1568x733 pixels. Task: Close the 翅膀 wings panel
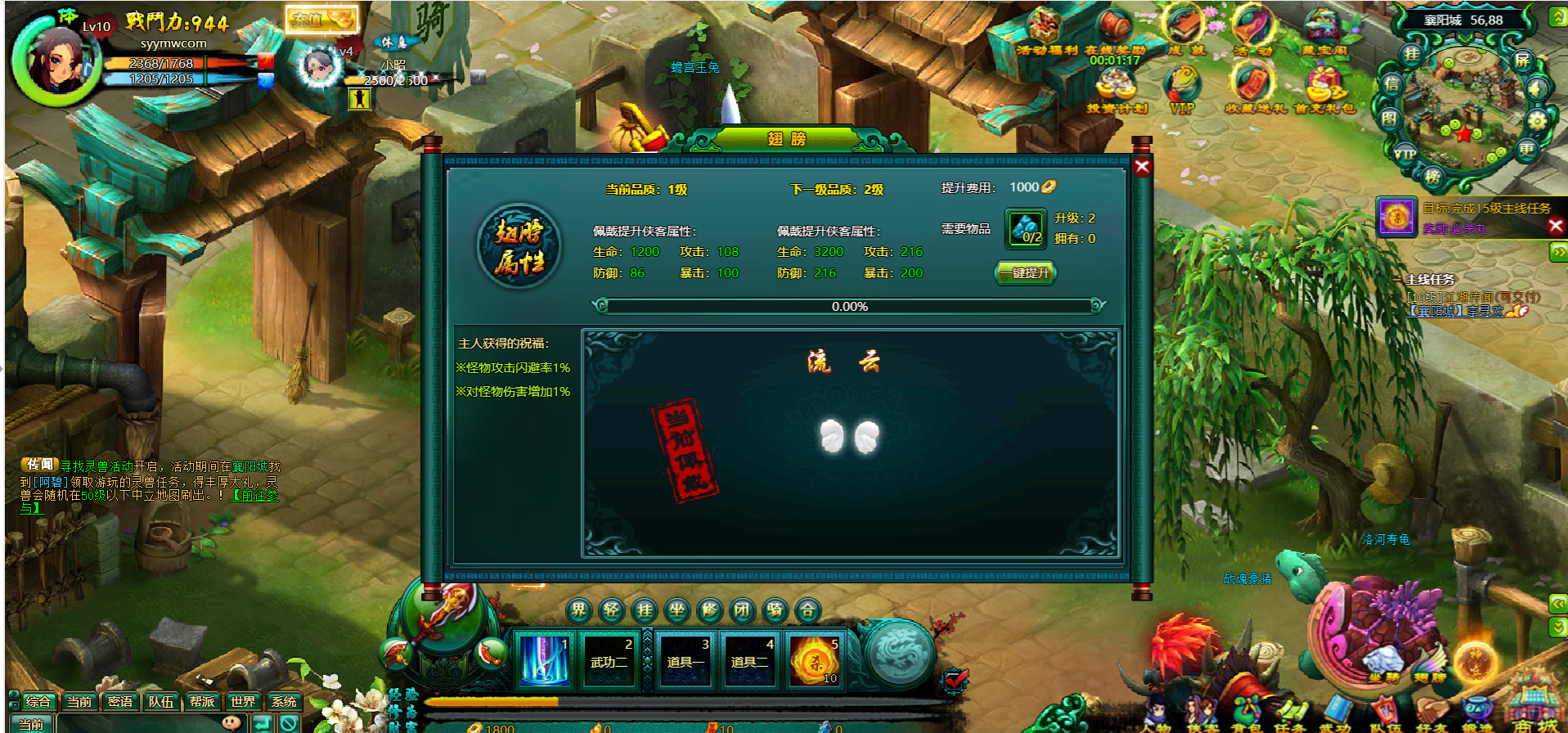(1142, 167)
